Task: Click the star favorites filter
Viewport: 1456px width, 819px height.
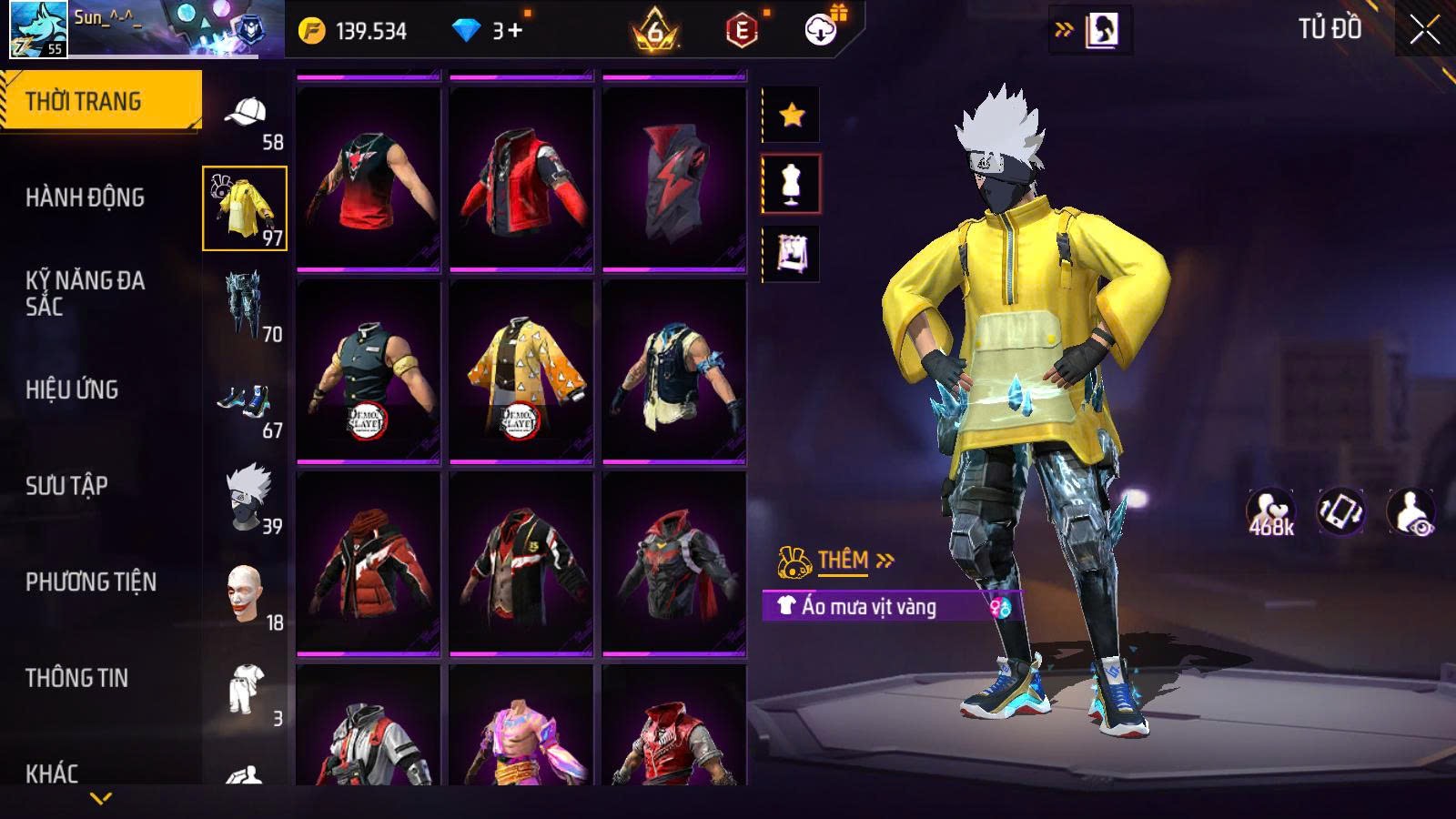Action: [792, 115]
